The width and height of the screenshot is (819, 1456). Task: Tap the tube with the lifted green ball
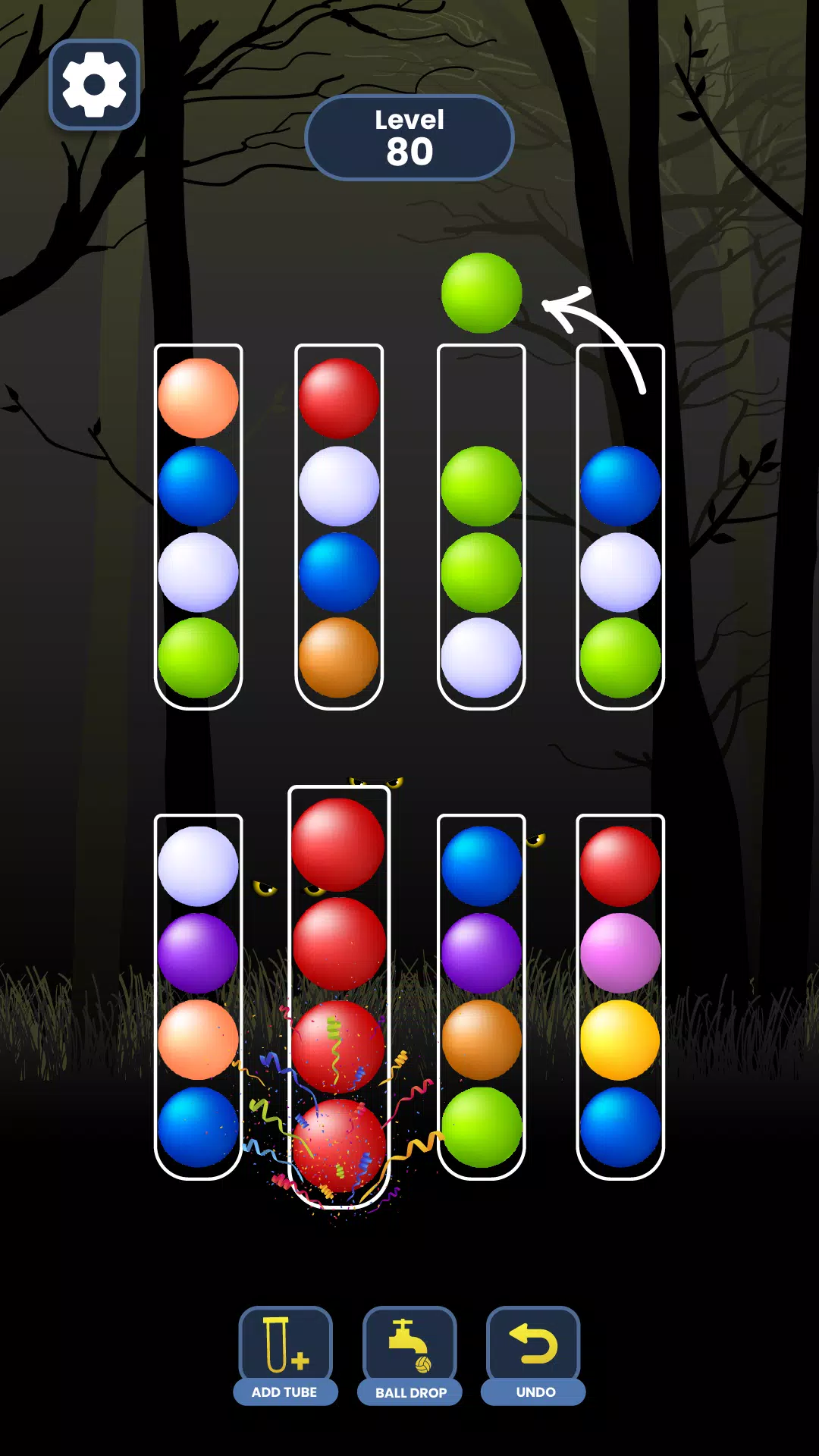(x=481, y=527)
